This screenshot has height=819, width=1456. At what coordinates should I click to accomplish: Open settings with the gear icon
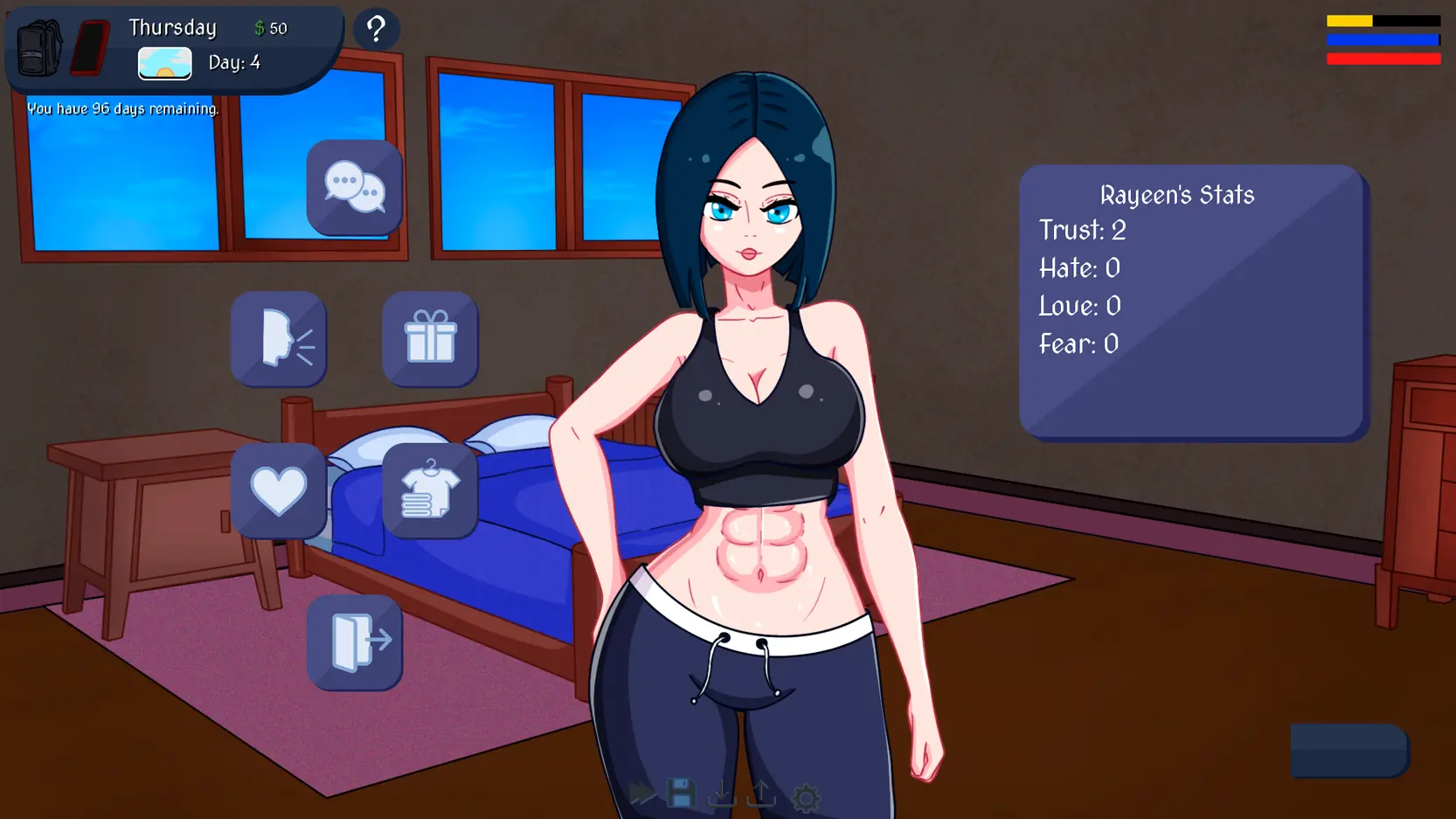pyautogui.click(x=806, y=796)
